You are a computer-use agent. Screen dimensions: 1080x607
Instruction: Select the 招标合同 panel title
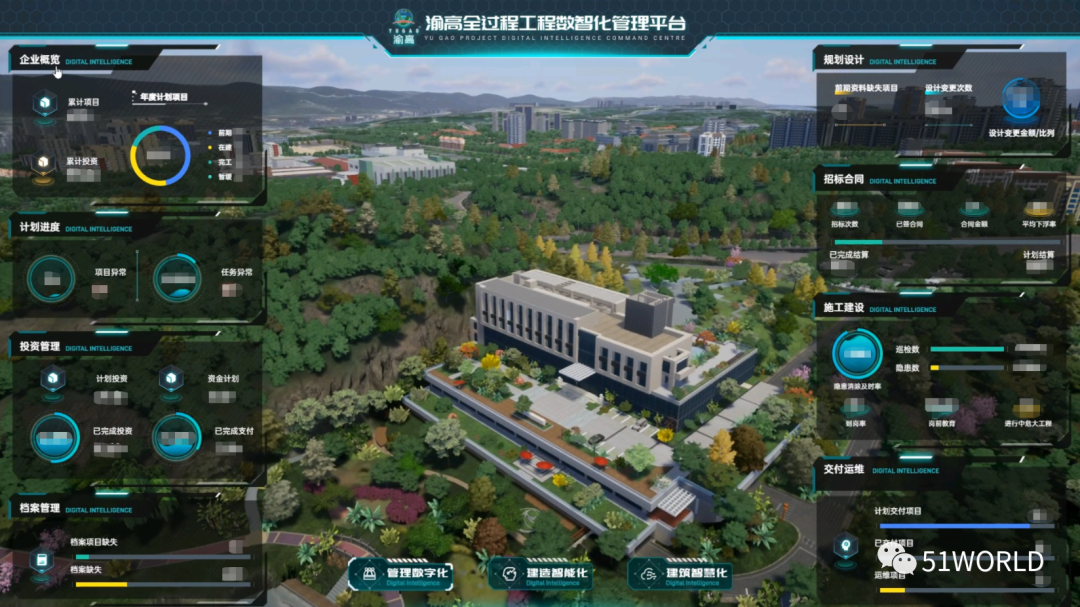click(843, 180)
